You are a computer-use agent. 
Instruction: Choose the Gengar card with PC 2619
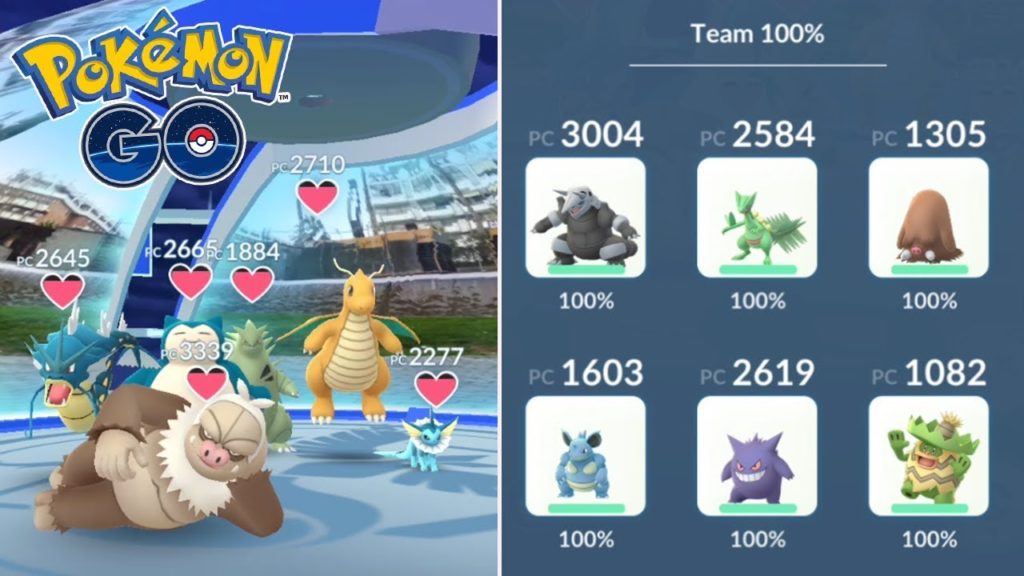(x=757, y=455)
